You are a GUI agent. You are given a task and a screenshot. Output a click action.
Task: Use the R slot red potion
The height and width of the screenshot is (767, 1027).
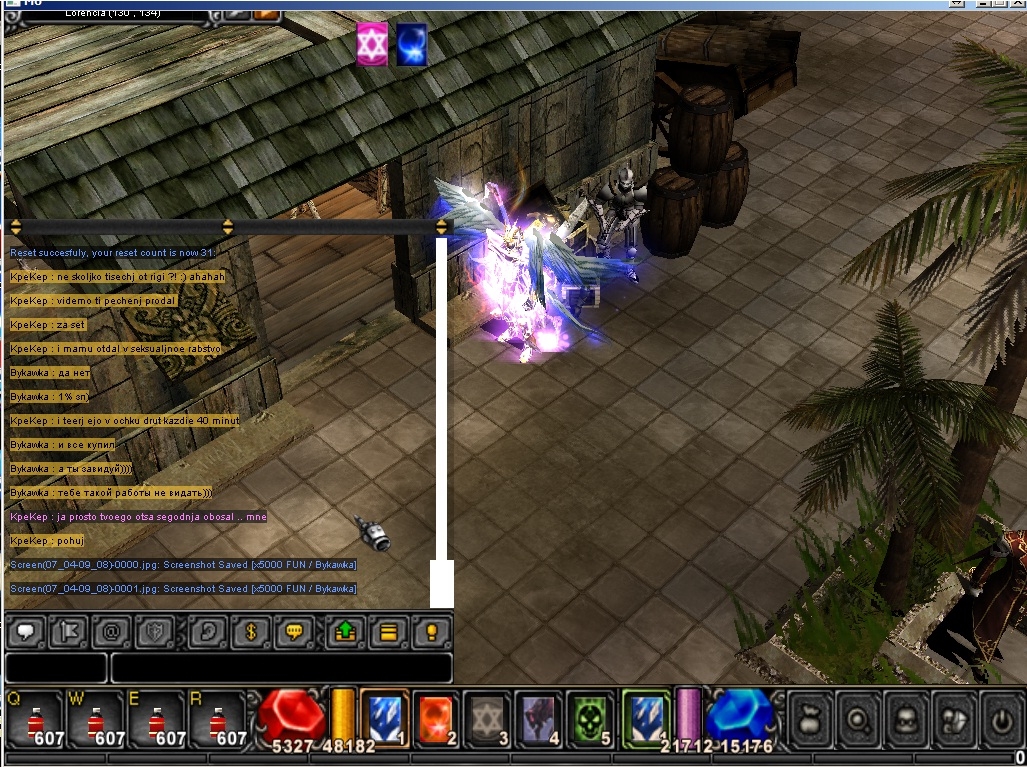(x=215, y=720)
